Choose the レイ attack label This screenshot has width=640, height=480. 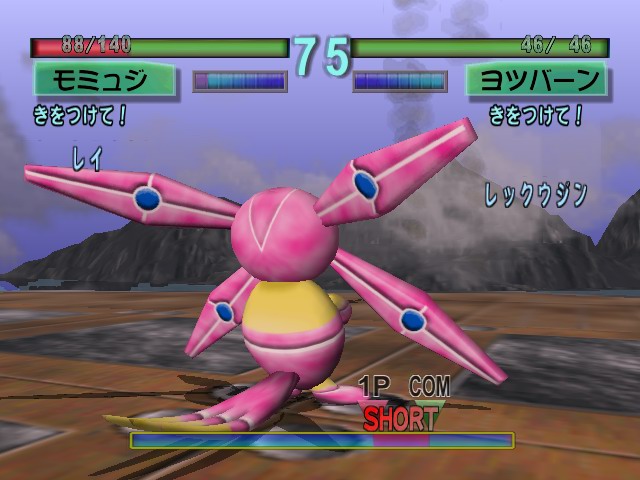tap(88, 159)
